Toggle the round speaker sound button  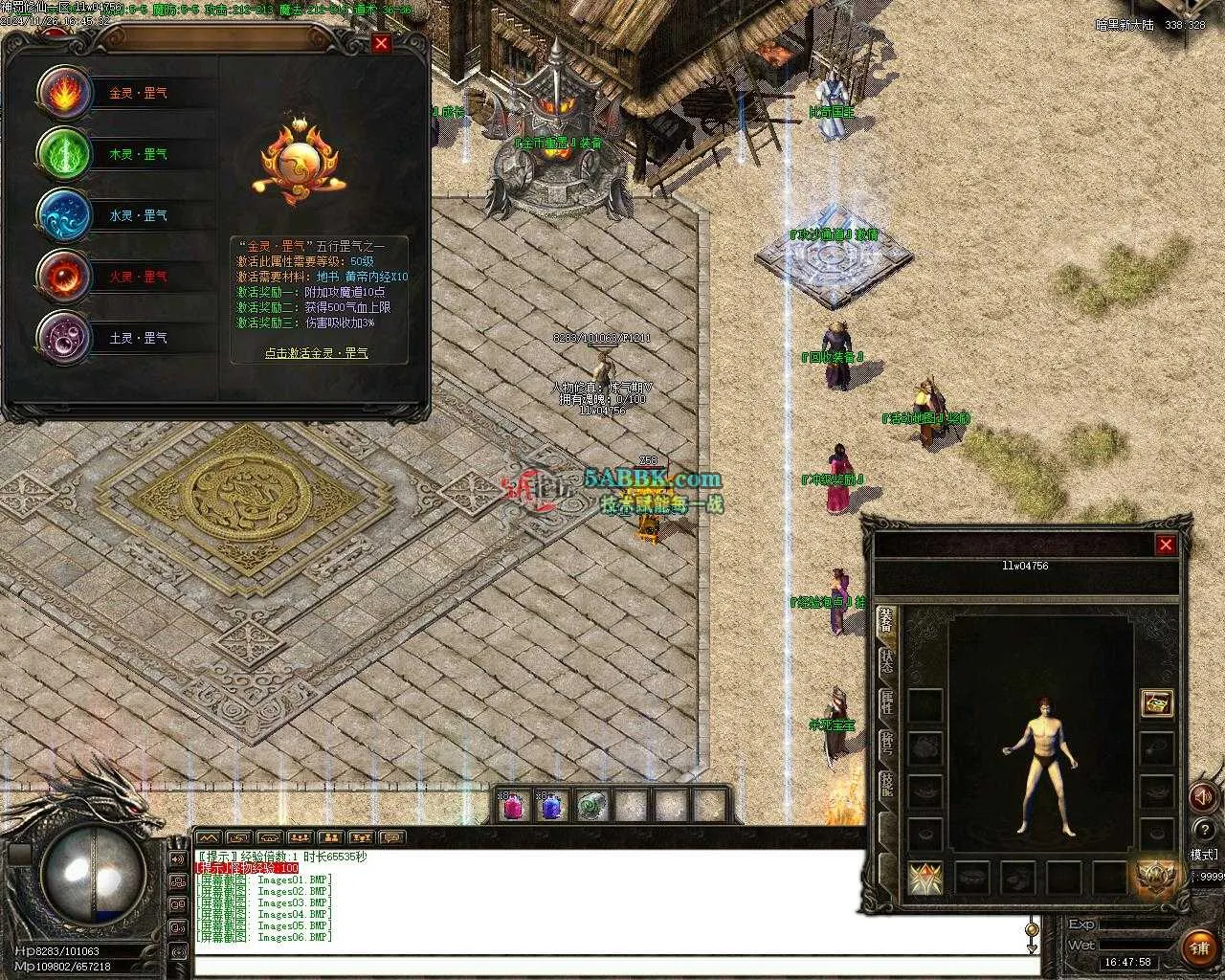1202,796
